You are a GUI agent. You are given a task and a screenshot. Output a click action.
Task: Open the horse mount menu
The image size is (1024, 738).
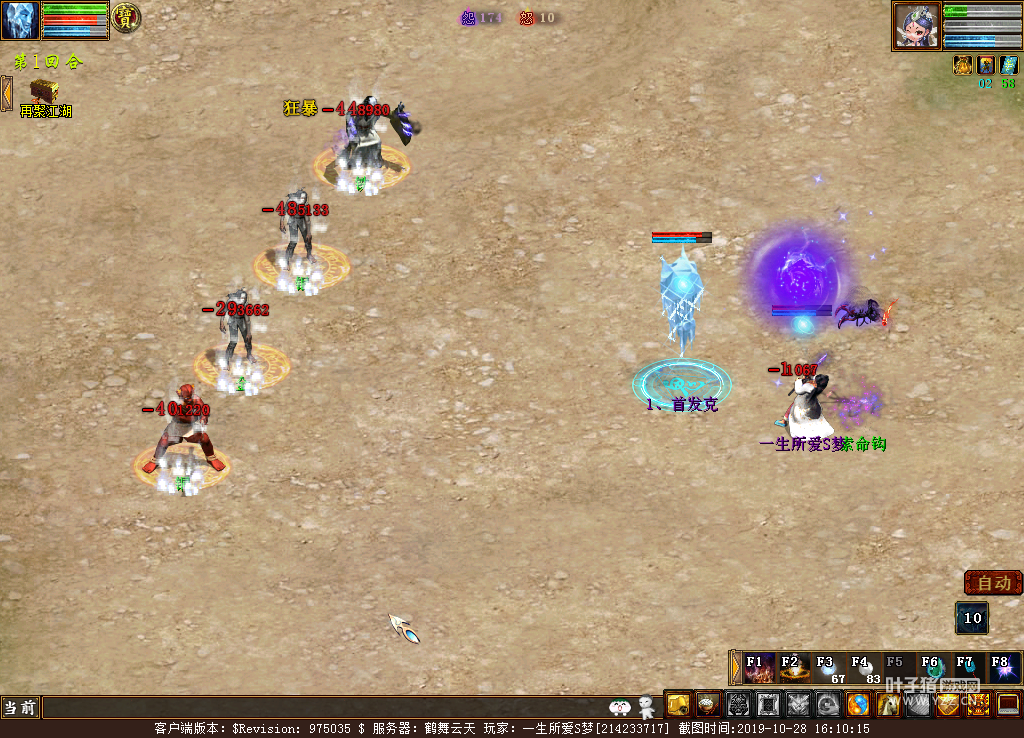[x=888, y=705]
